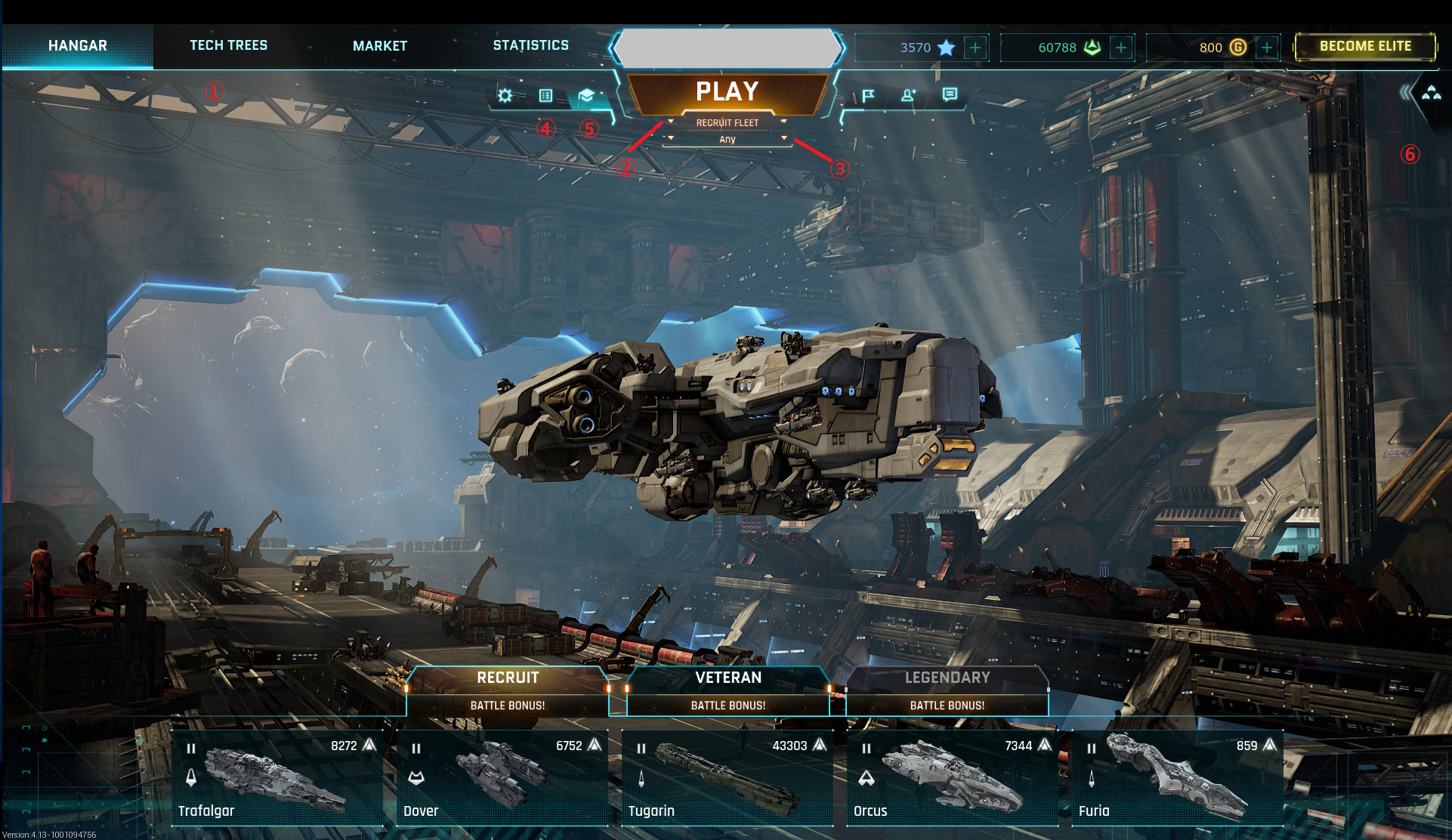This screenshot has height=840, width=1452.
Task: Open the Market tab
Action: 379,46
